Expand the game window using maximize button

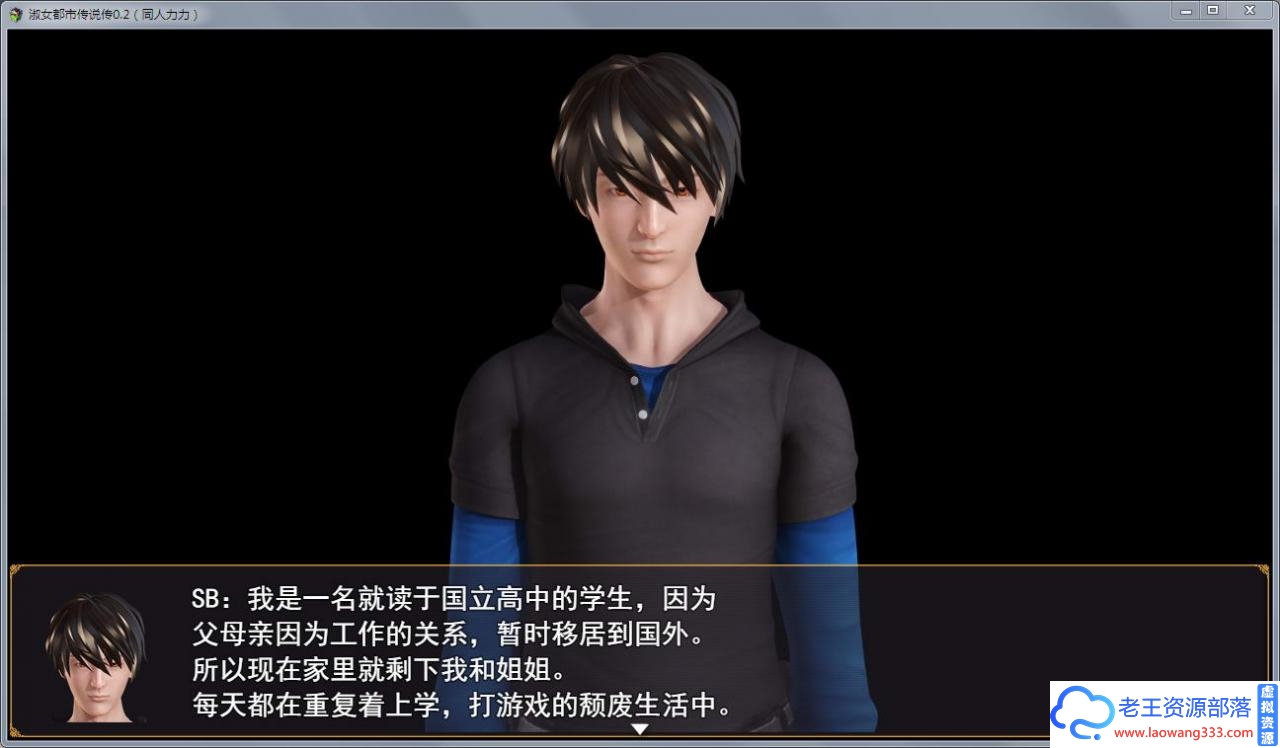[x=1214, y=10]
